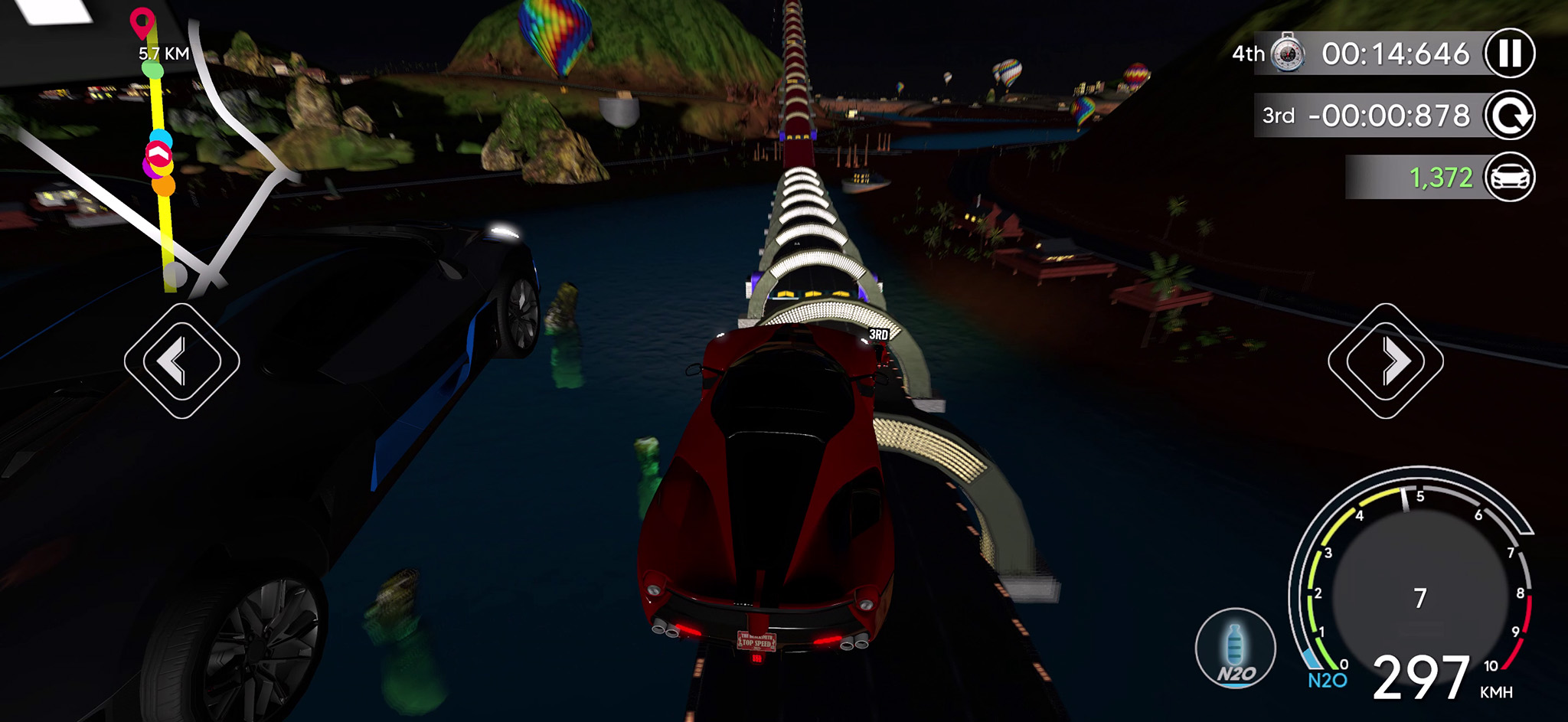Steer left with the left arrow
Screen dimensions: 1568x722
click(x=181, y=361)
